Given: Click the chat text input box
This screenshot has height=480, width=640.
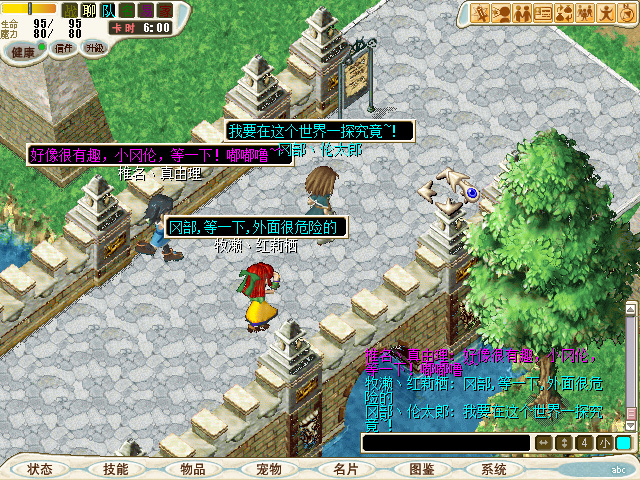Looking at the screenshot, I should click(x=445, y=442).
